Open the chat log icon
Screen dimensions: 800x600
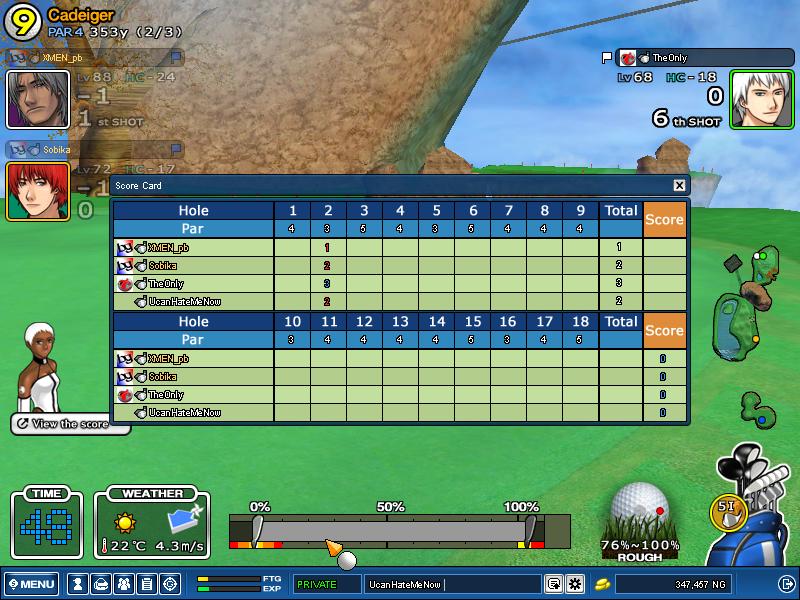pos(553,584)
